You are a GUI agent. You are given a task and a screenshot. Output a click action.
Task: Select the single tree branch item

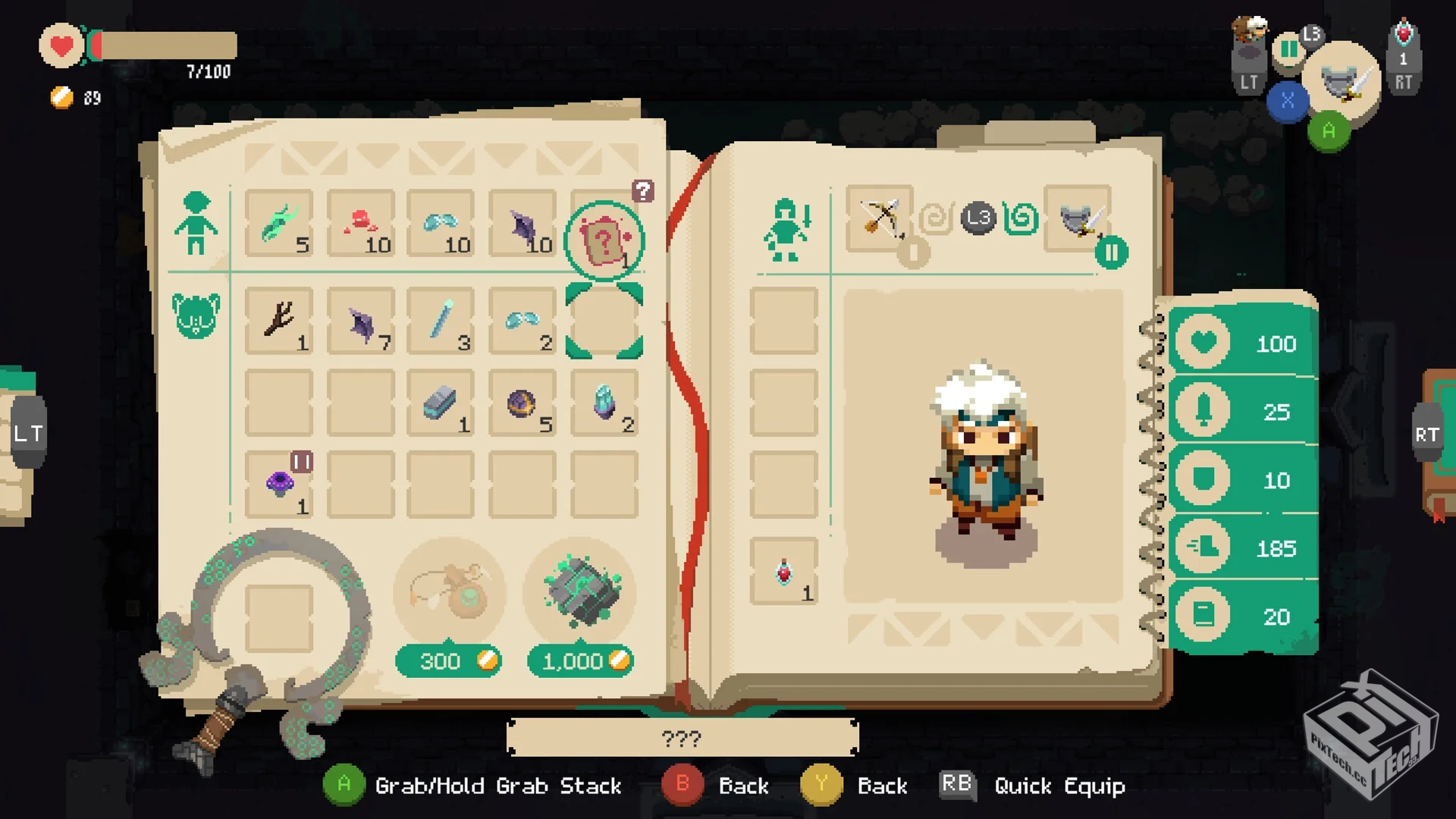click(278, 320)
